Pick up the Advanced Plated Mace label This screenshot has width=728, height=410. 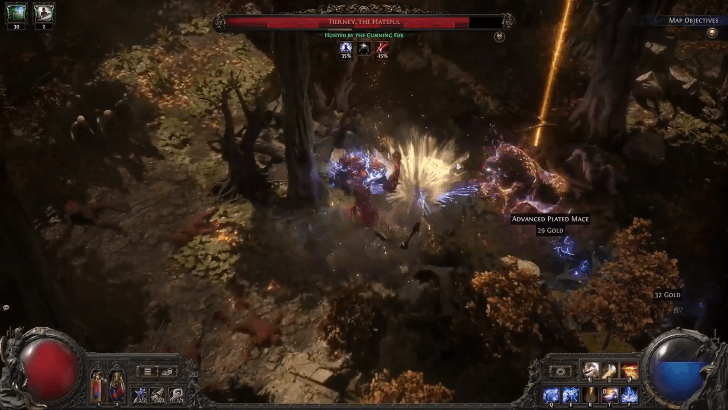point(547,218)
